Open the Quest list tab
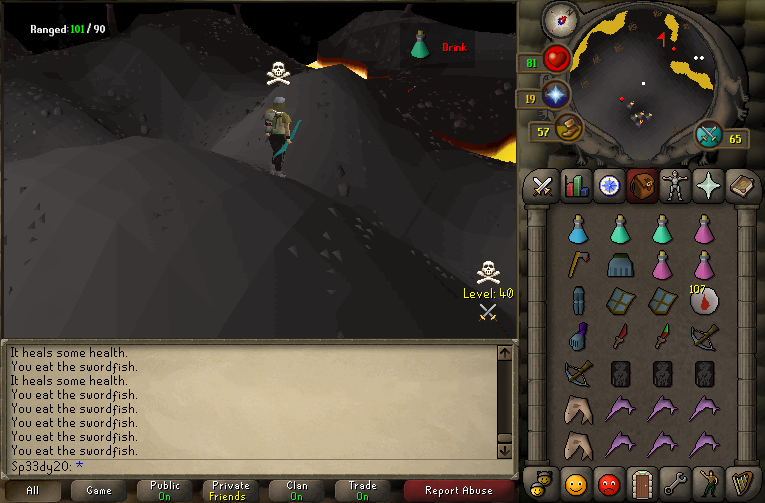 tap(608, 186)
